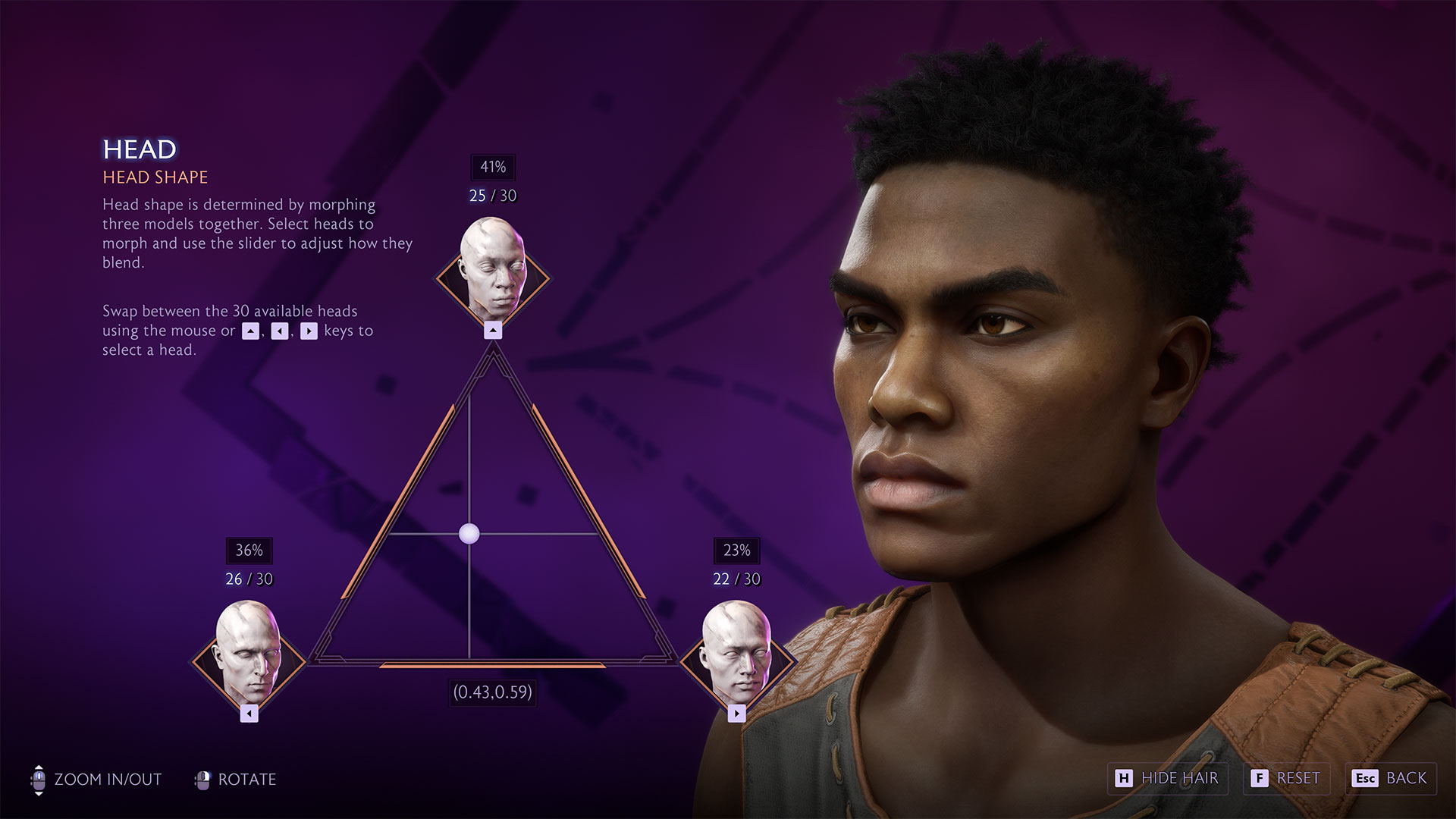Click the mouse Zoom In/Out icon
Image resolution: width=1456 pixels, height=819 pixels.
(x=38, y=779)
